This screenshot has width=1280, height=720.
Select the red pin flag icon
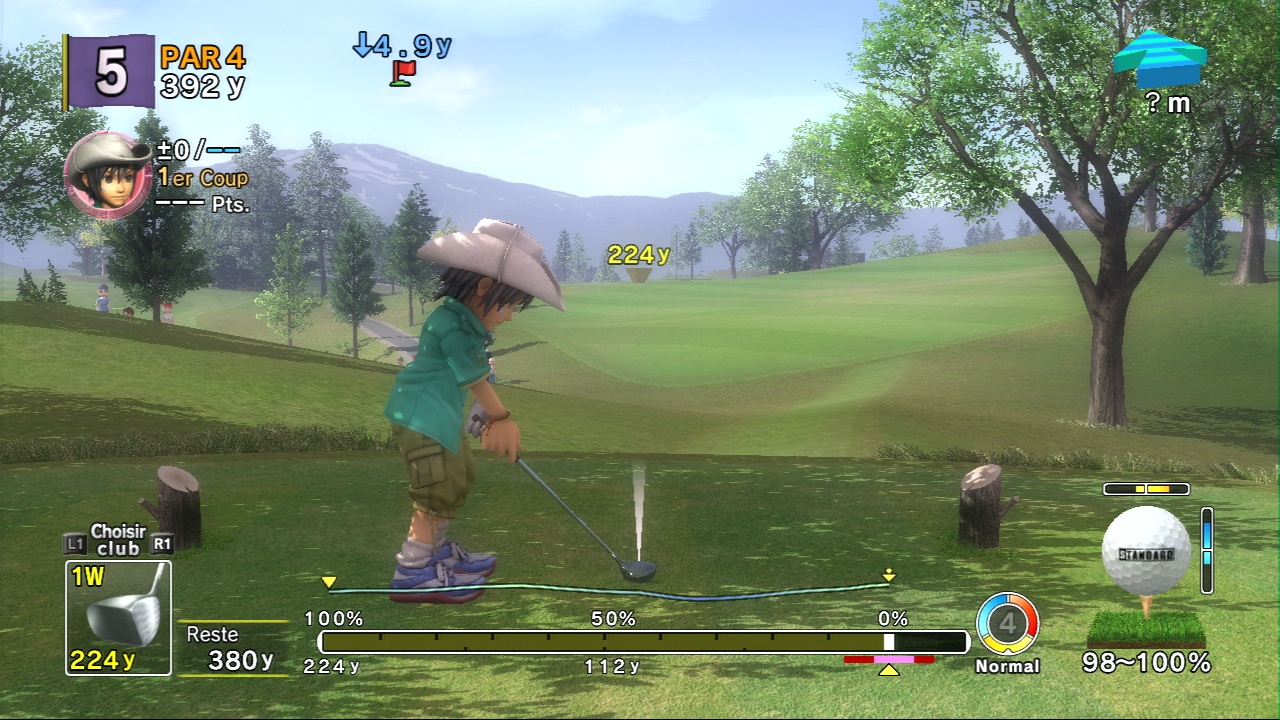click(x=404, y=73)
